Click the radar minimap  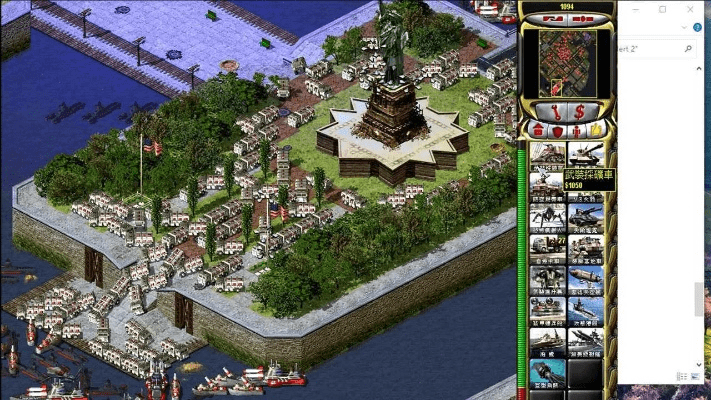[x=567, y=63]
